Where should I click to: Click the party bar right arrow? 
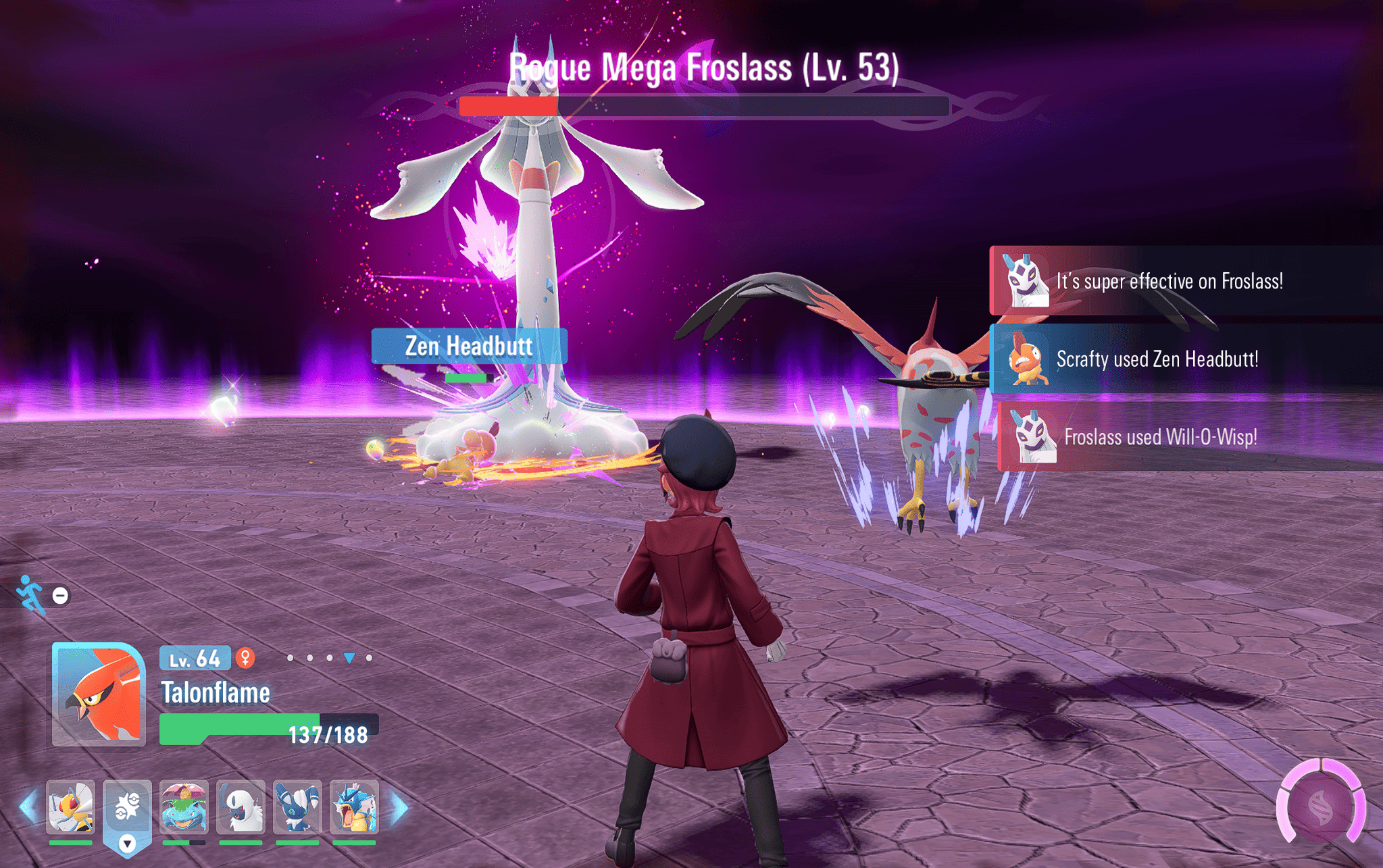pos(400,807)
